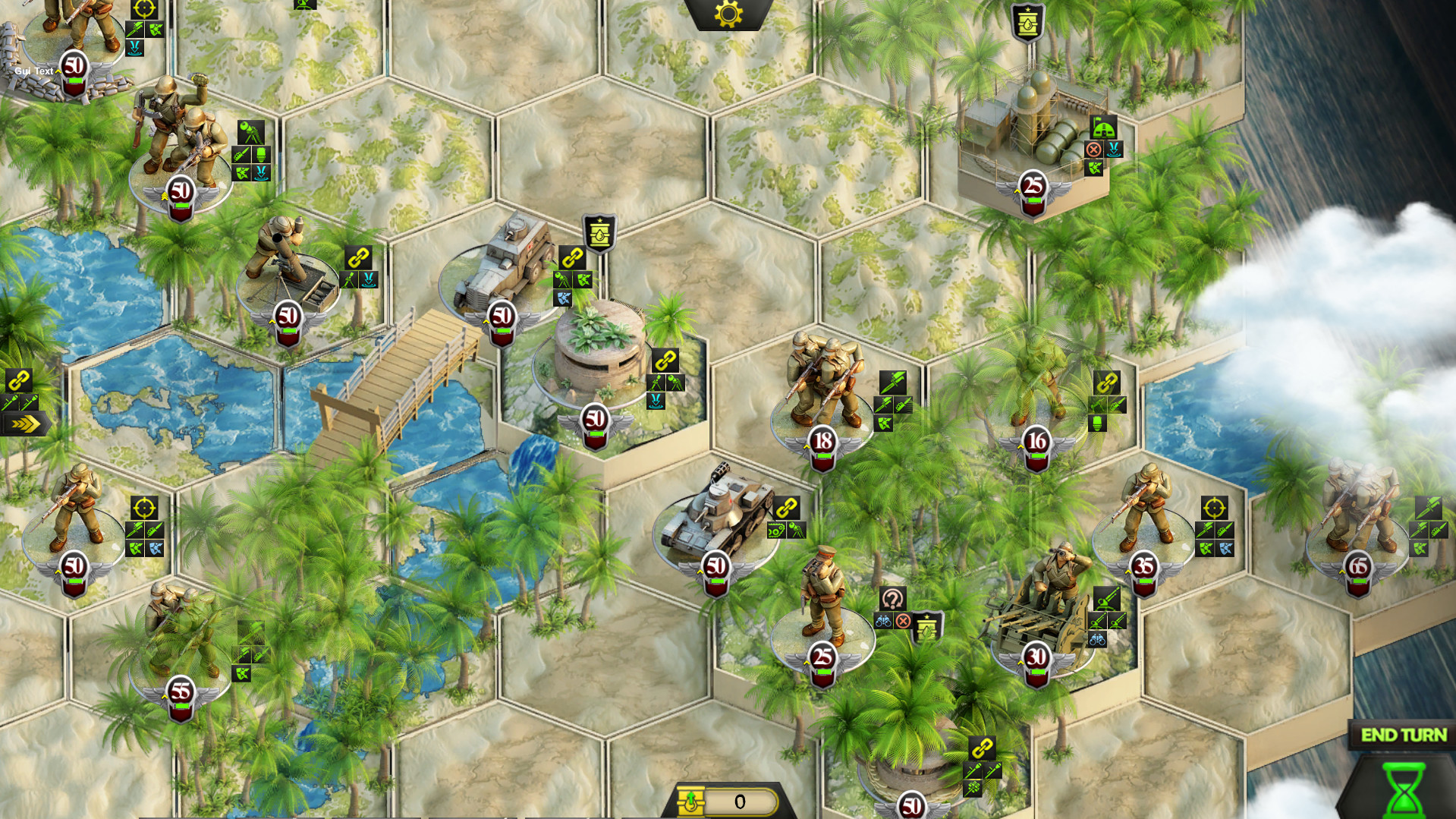Screen dimensions: 1456x819
Task: Select the blue binoculars recon icon near the AA gun
Action: (x=1097, y=640)
